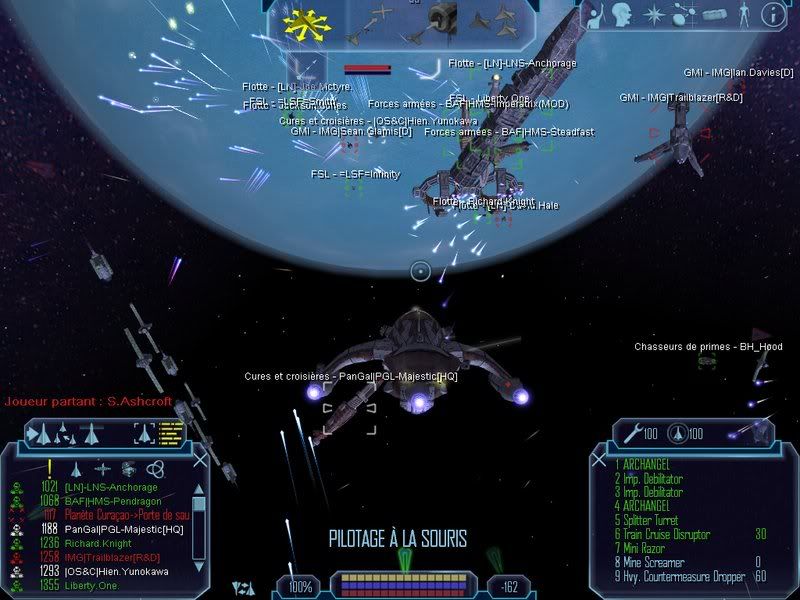Select IMG|Trailblazer[R&D] in the contact list
The height and width of the screenshot is (600, 800).
pyautogui.click(x=110, y=557)
